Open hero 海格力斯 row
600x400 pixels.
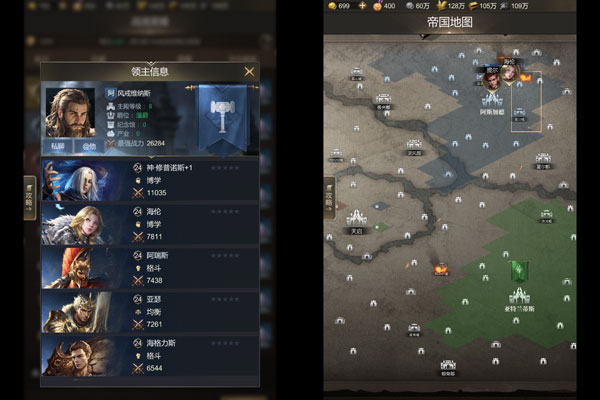pos(150,356)
